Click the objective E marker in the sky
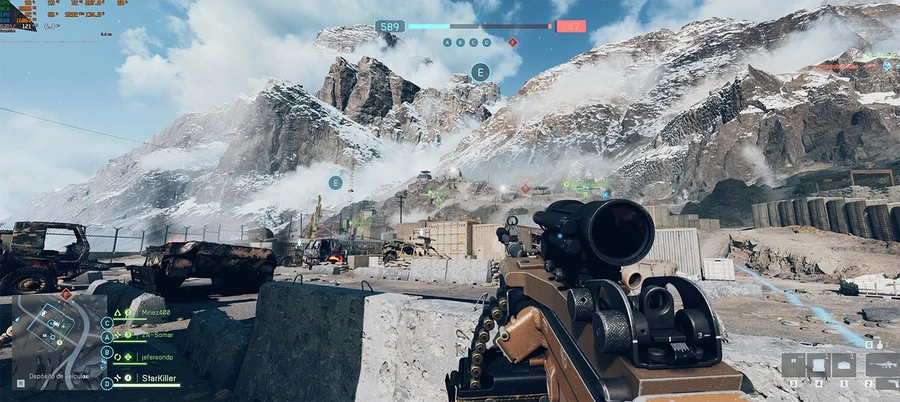The height and width of the screenshot is (402, 900). coord(480,72)
